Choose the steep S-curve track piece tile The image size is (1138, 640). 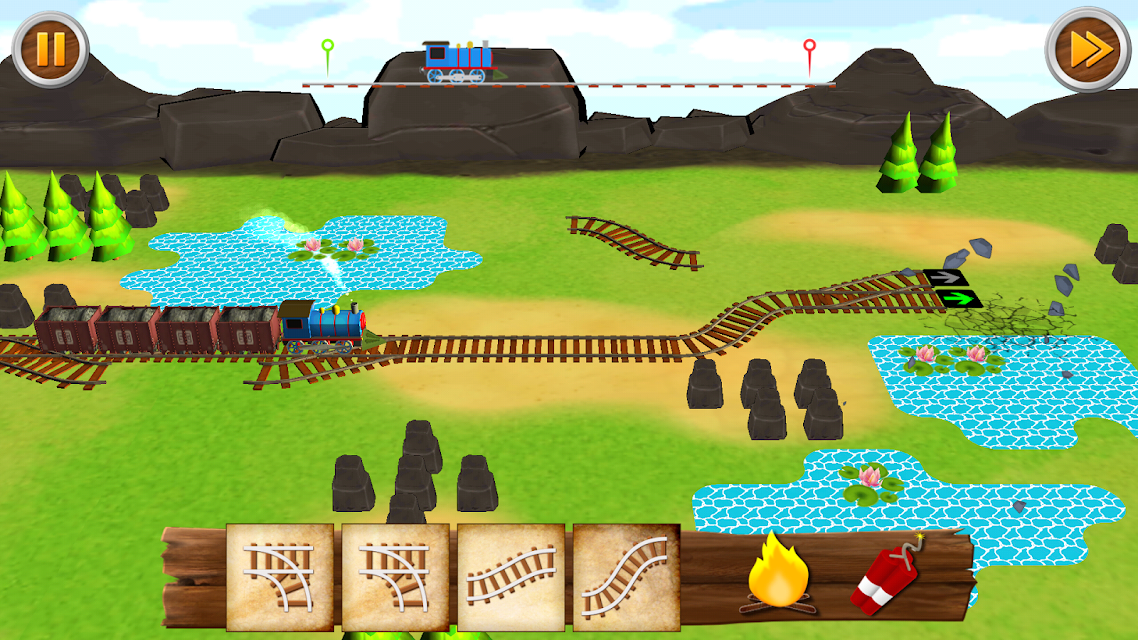(626, 577)
